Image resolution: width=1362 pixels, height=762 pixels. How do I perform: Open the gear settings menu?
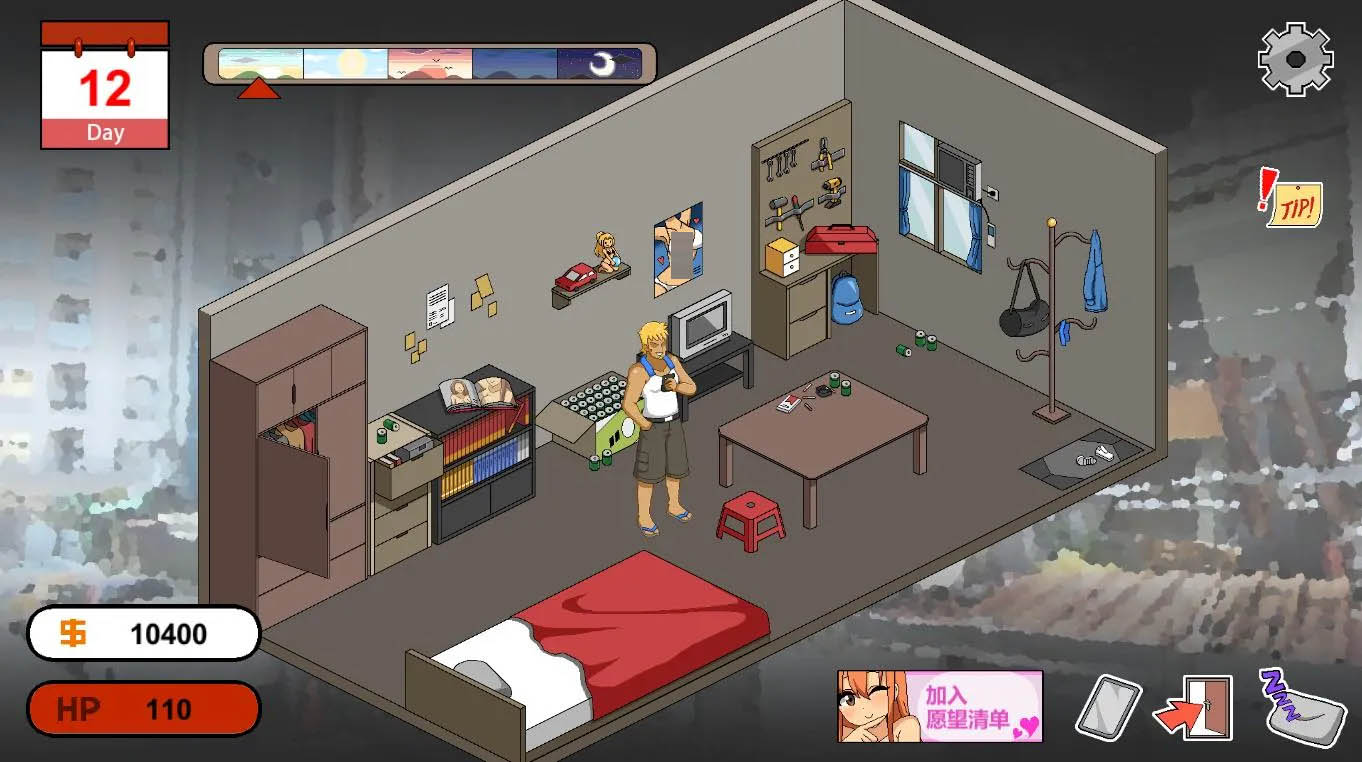click(1295, 59)
